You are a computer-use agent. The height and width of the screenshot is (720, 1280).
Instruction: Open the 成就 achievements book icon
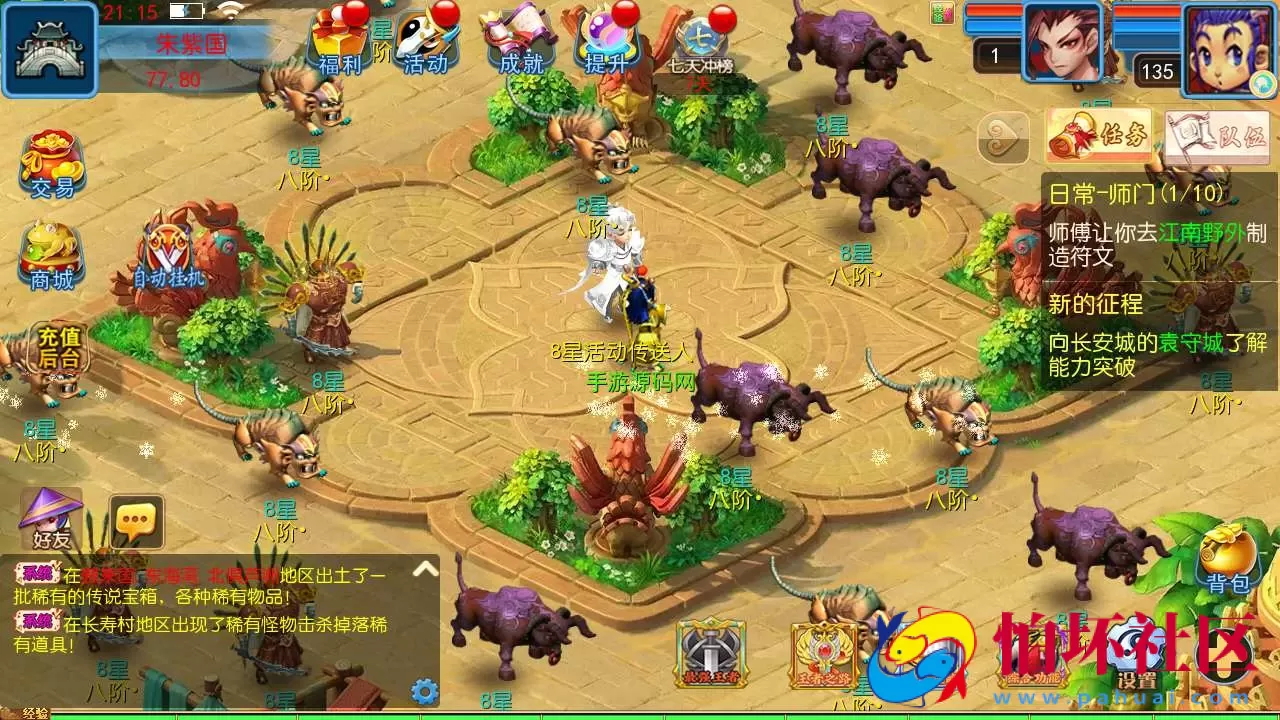coord(518,45)
